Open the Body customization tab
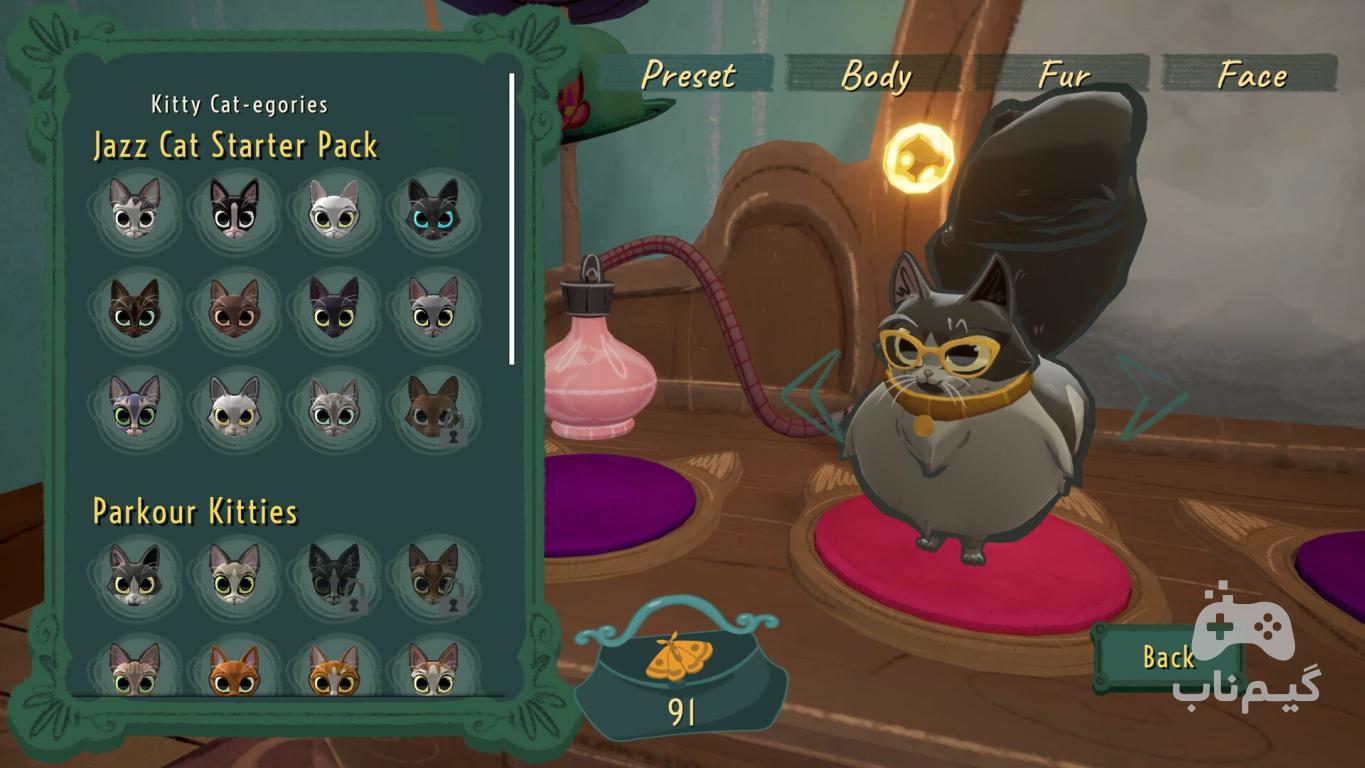 click(x=875, y=75)
